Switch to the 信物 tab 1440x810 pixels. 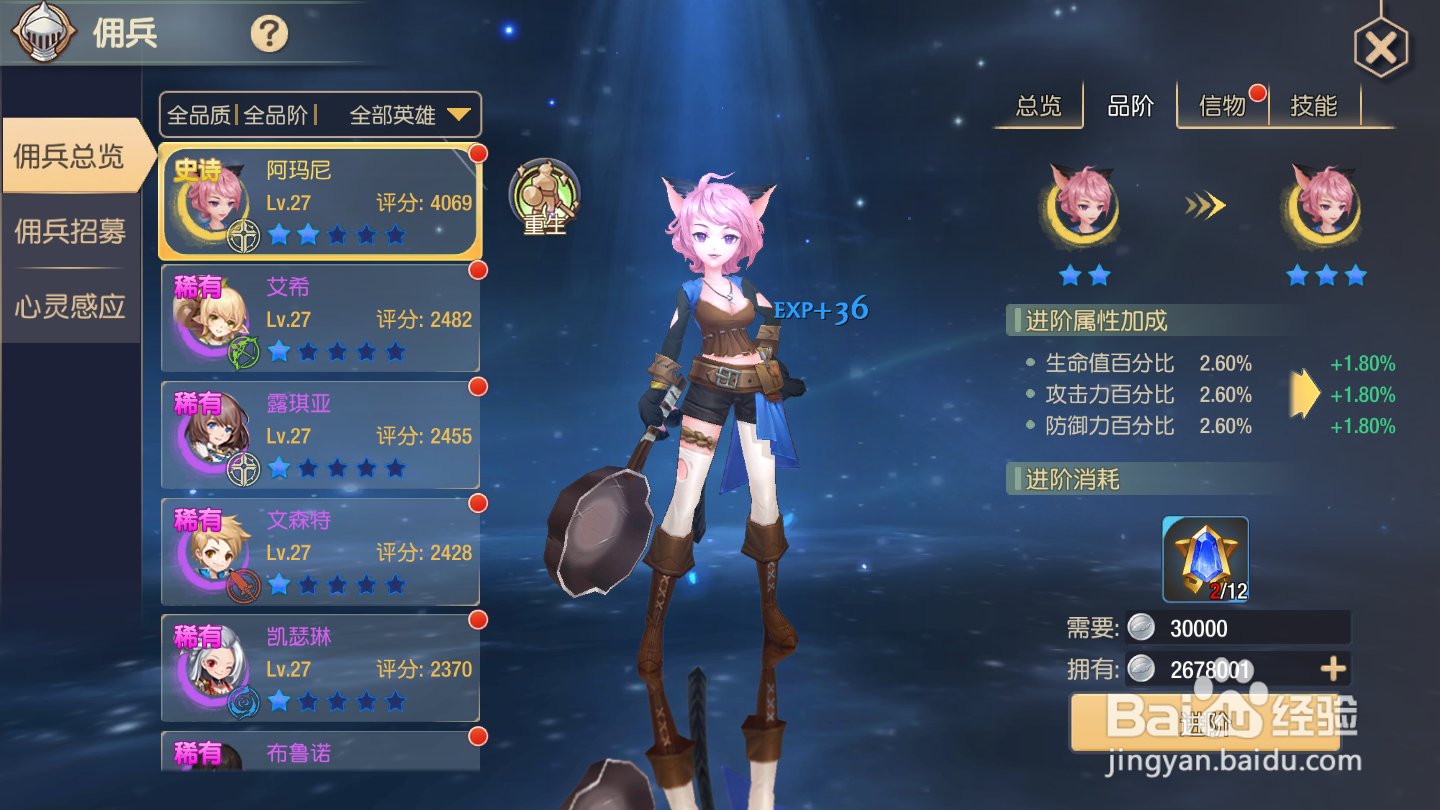click(1222, 105)
